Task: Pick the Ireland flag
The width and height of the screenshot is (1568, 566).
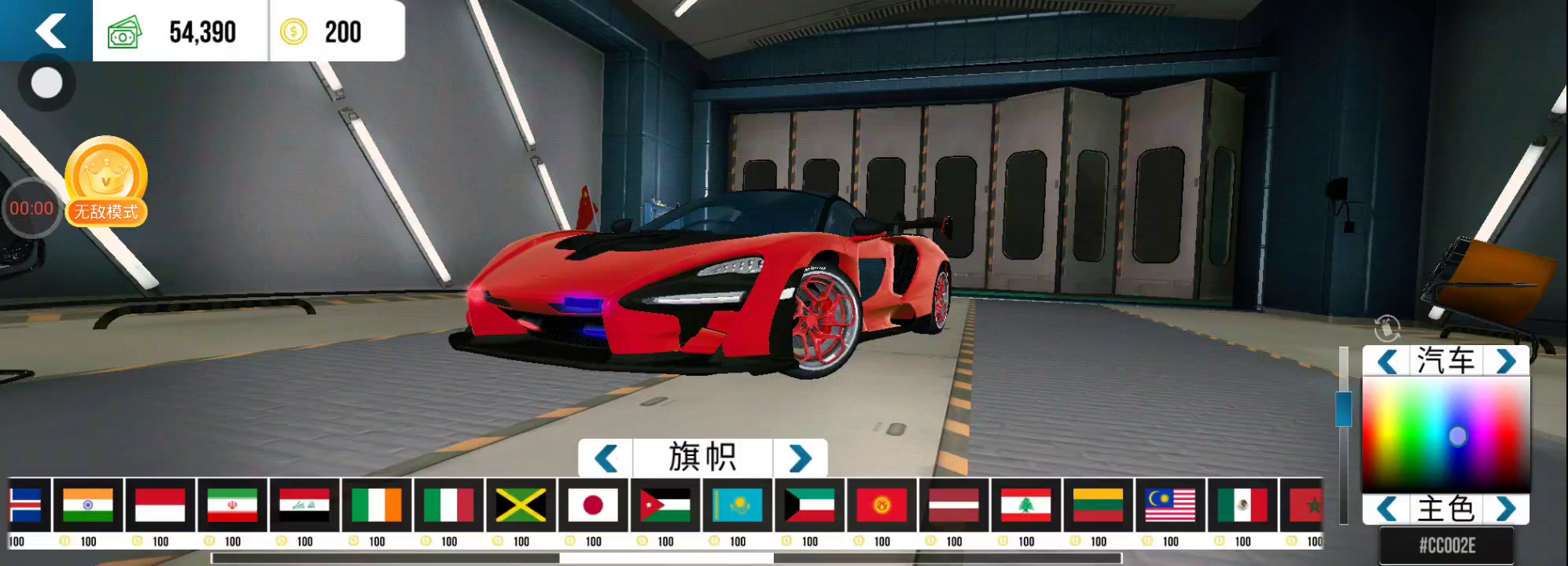Action: click(x=377, y=505)
